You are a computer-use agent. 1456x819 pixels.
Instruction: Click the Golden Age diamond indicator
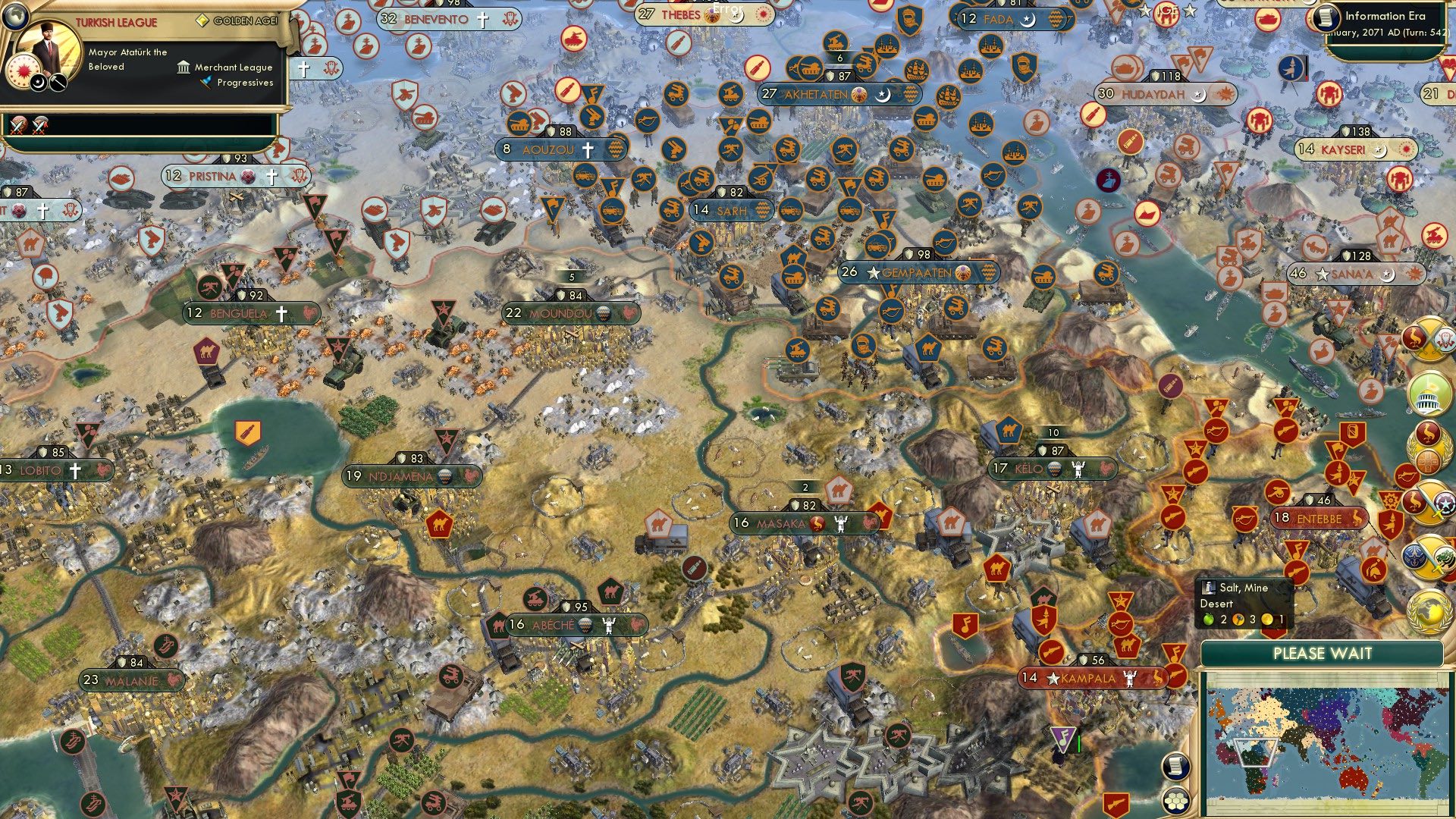click(x=203, y=21)
